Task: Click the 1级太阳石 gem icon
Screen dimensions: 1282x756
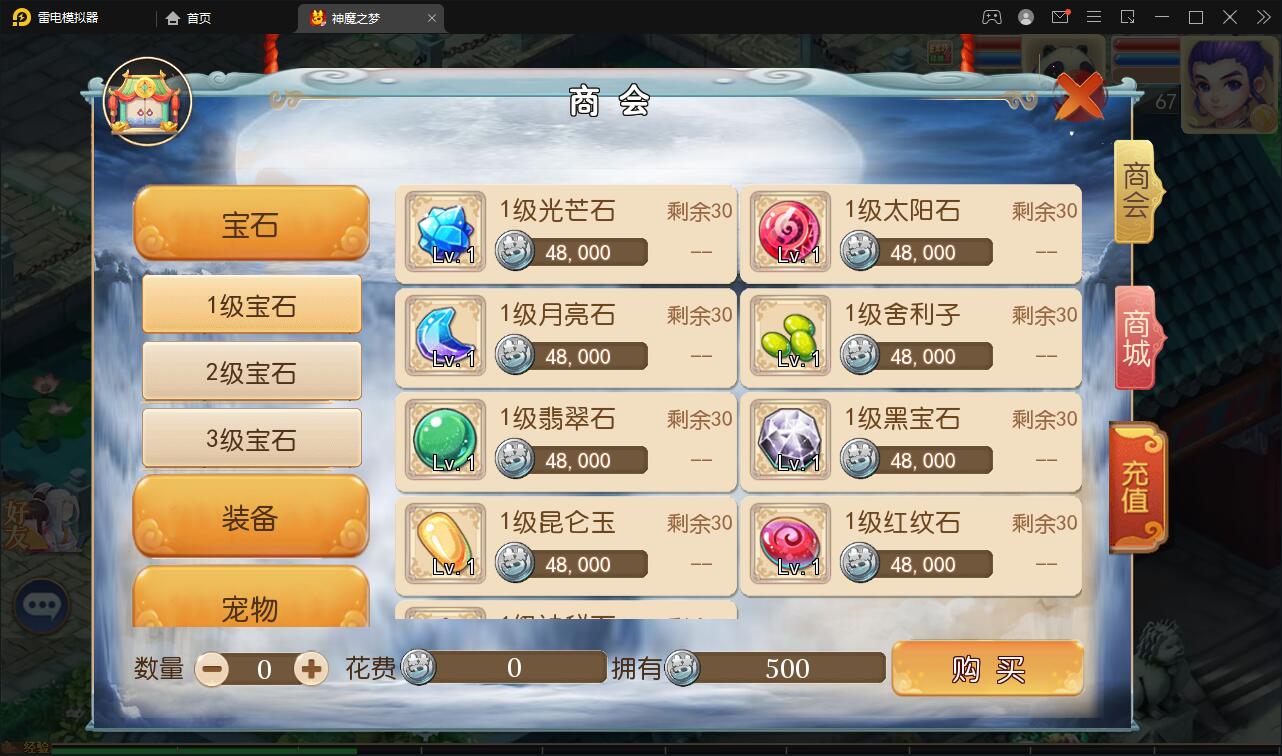Action: tap(789, 234)
